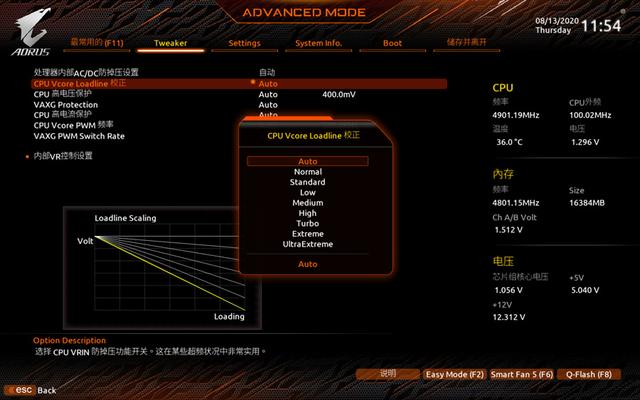Image resolution: width=640 pixels, height=400 pixels.
Task: Set loadline calibration to Medium
Action: [x=308, y=203]
